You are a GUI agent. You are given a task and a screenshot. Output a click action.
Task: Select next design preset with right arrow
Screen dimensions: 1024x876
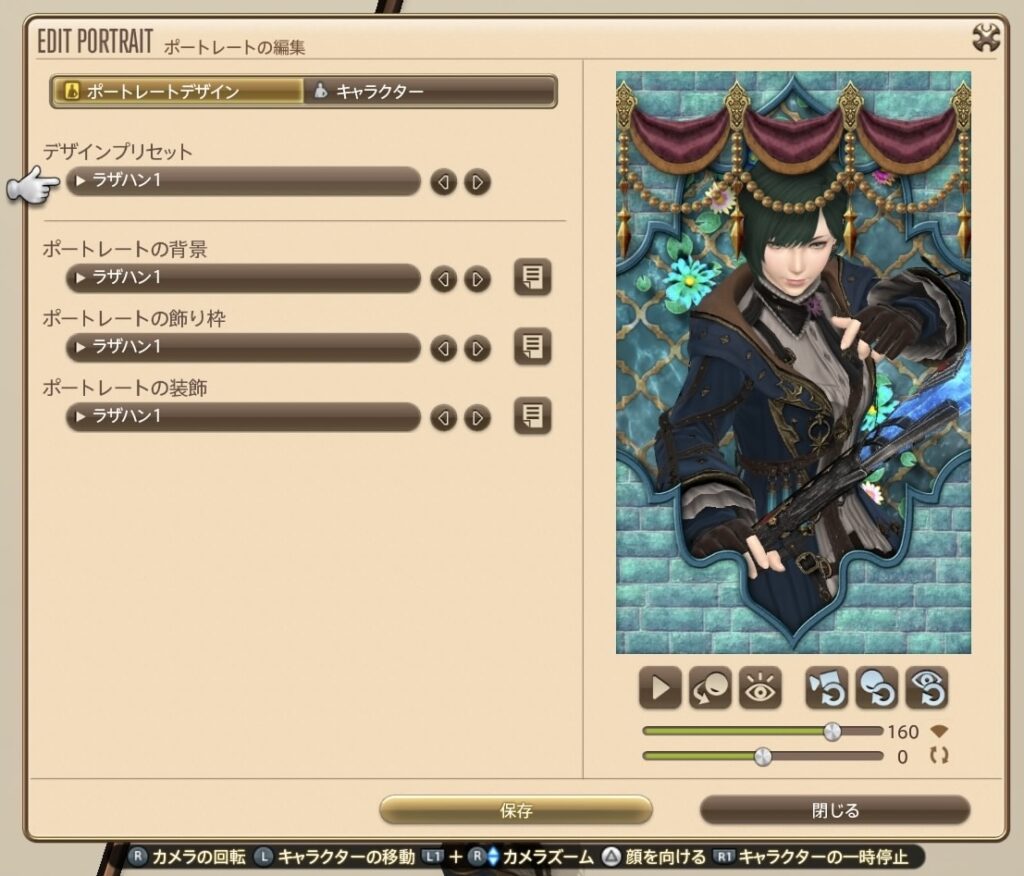point(478,182)
